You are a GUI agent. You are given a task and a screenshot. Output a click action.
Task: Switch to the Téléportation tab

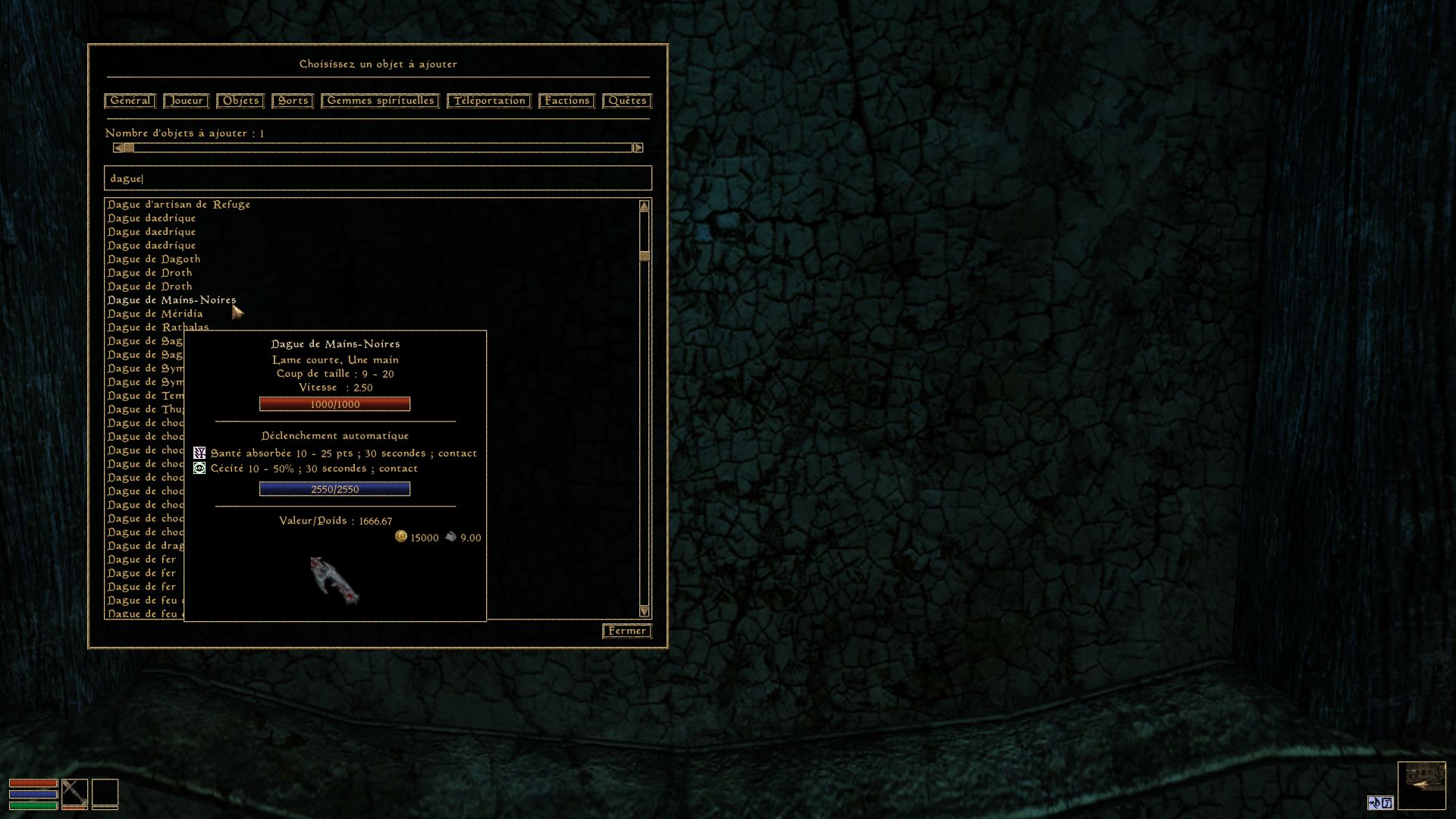point(489,101)
